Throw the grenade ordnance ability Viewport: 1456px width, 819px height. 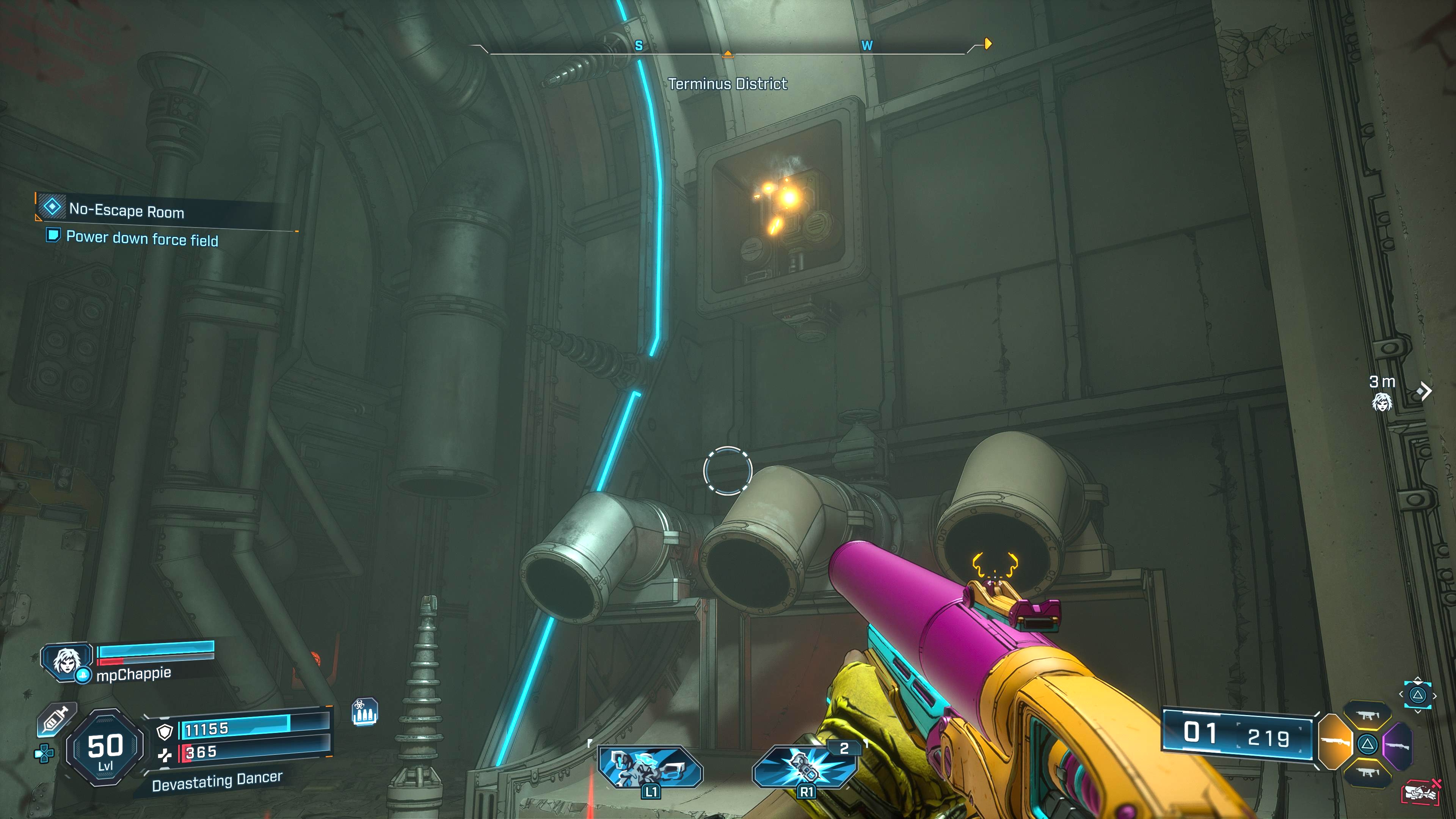[x=805, y=766]
